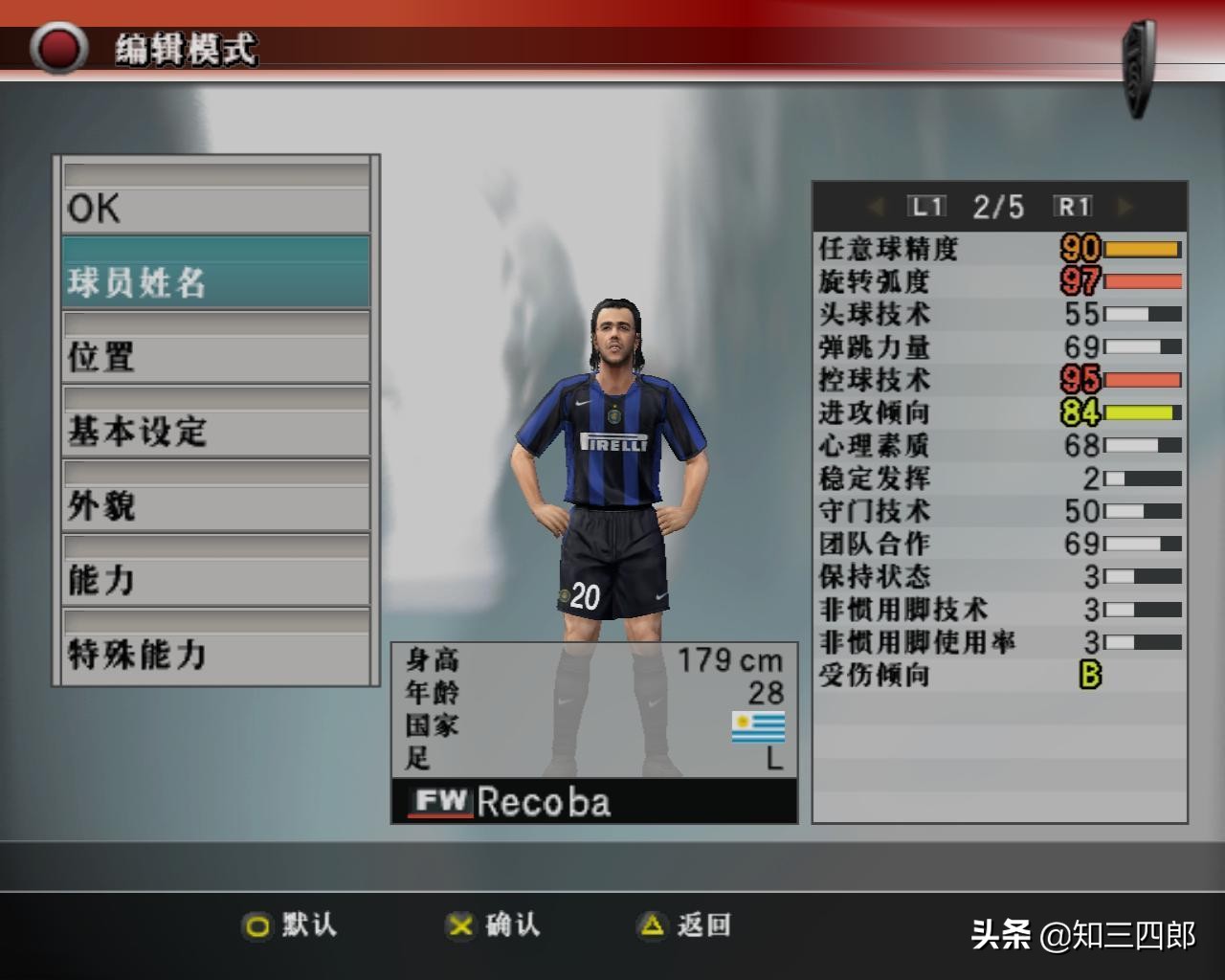
Task: Click the L1 shoulder button indicator
Action: pos(925,205)
